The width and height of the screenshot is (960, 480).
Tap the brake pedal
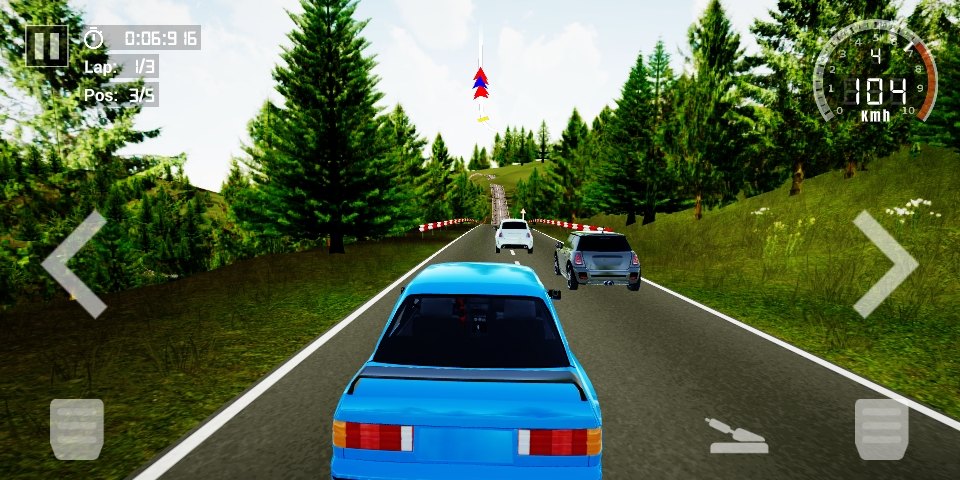(76, 429)
